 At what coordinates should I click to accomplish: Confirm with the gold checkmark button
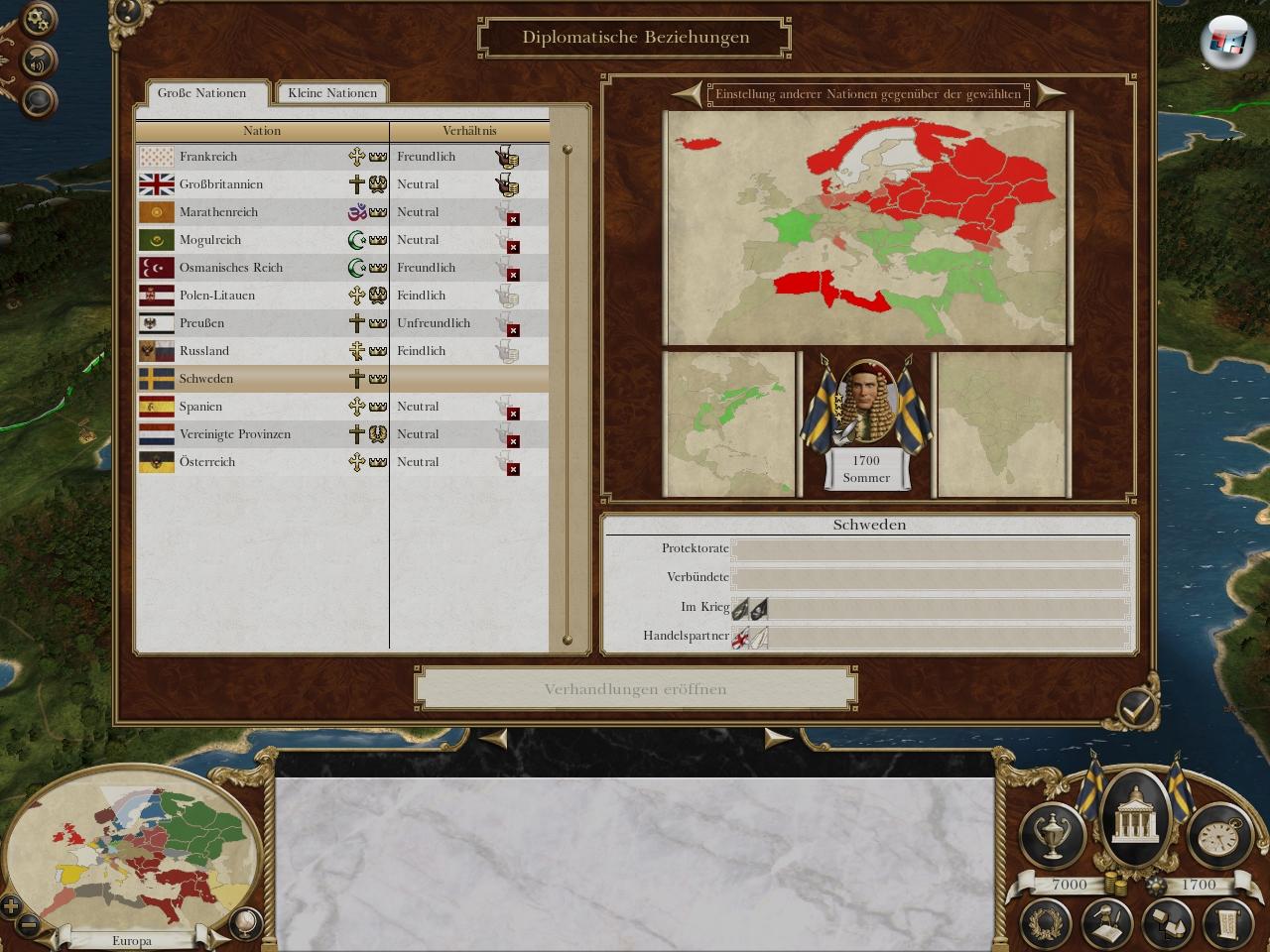[x=1135, y=707]
